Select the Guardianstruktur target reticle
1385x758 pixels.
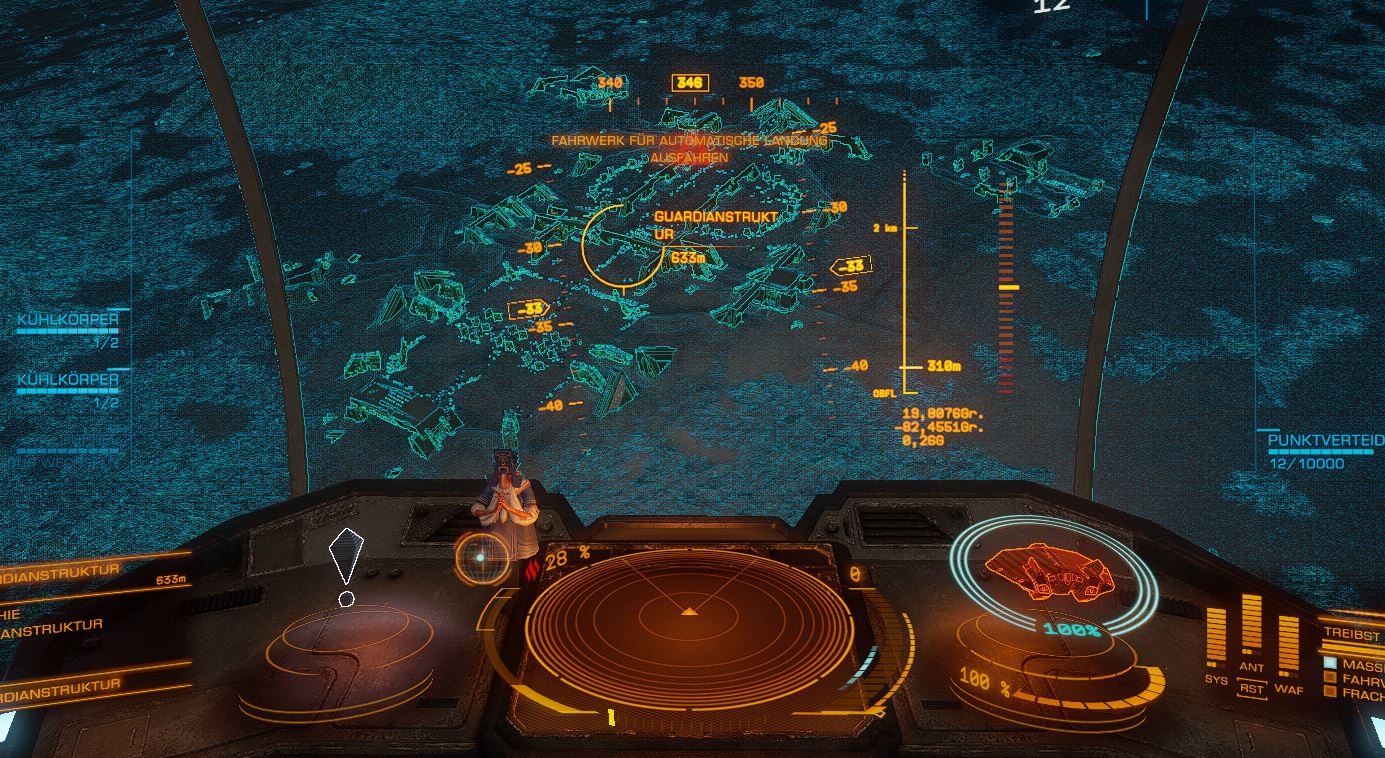[621, 244]
